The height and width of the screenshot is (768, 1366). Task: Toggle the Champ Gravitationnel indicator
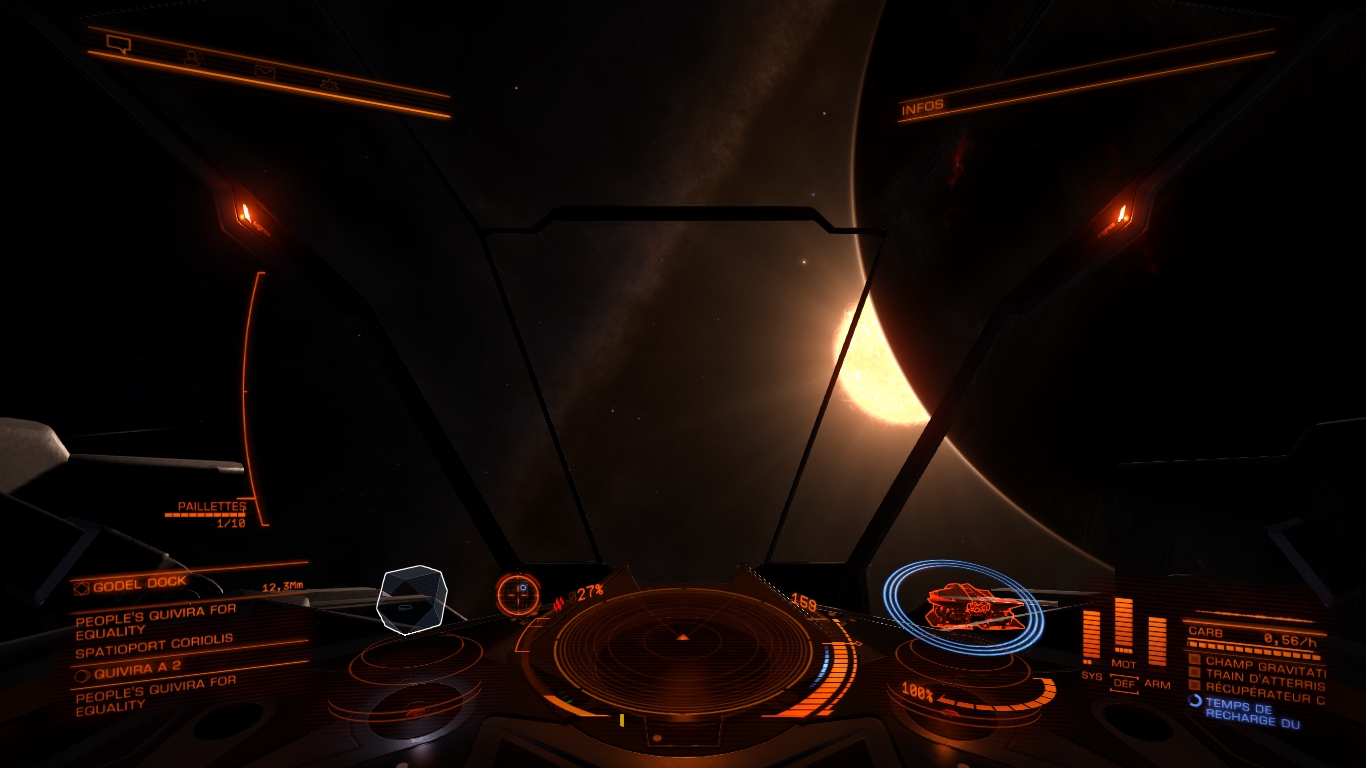click(1194, 661)
